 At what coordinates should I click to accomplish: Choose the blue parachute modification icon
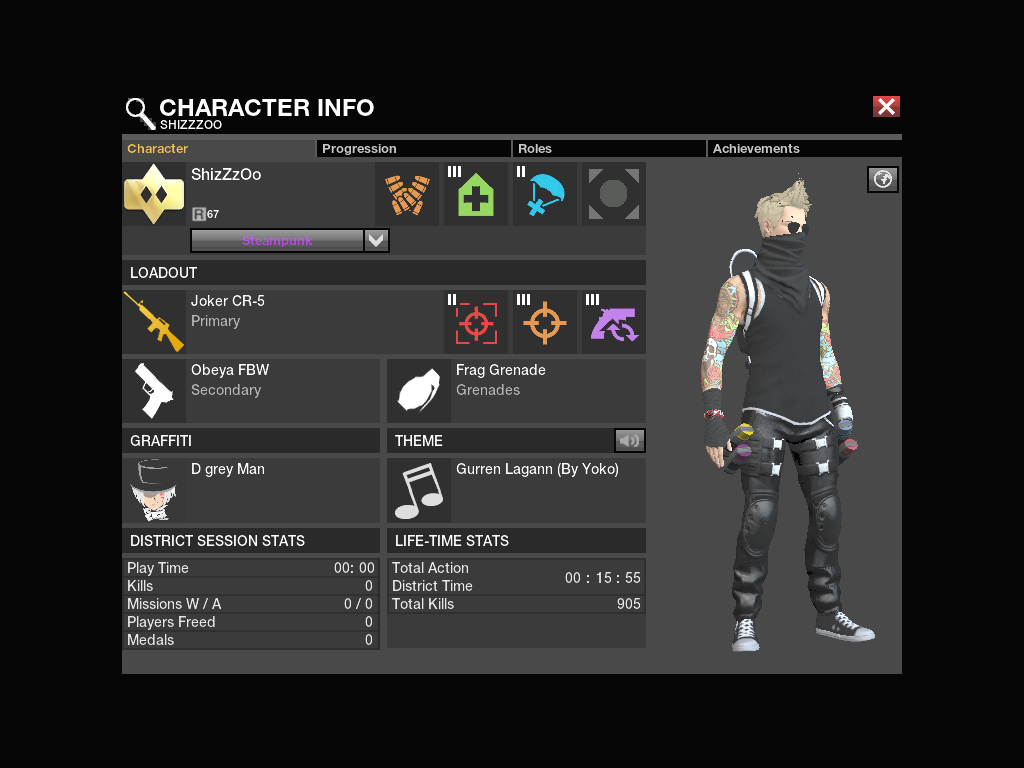click(x=545, y=194)
